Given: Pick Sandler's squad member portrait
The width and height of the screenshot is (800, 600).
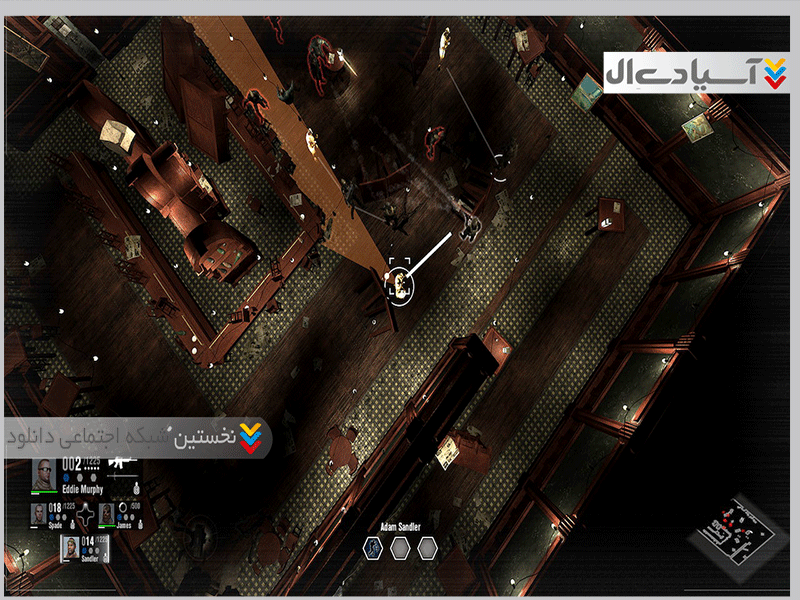Looking at the screenshot, I should tap(71, 547).
